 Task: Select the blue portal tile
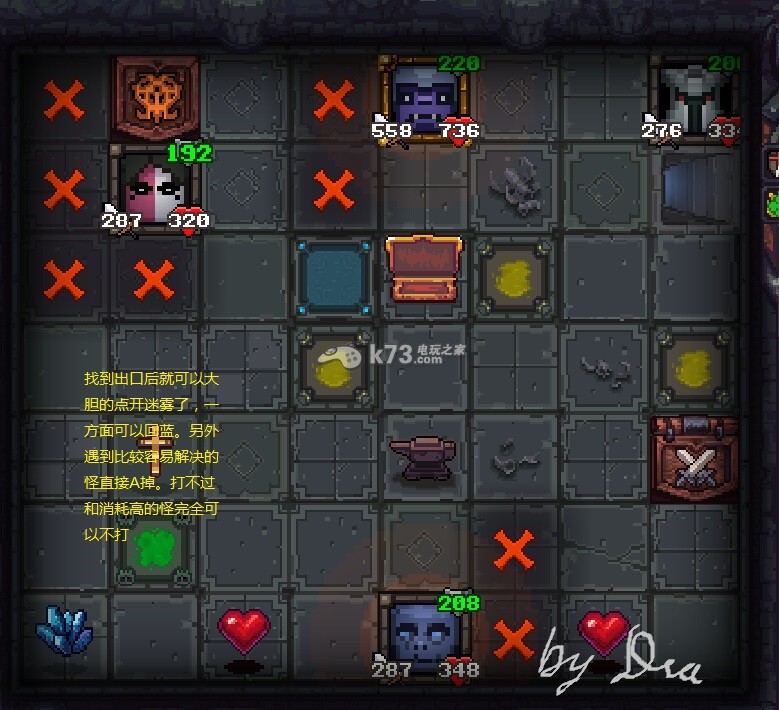(x=334, y=277)
